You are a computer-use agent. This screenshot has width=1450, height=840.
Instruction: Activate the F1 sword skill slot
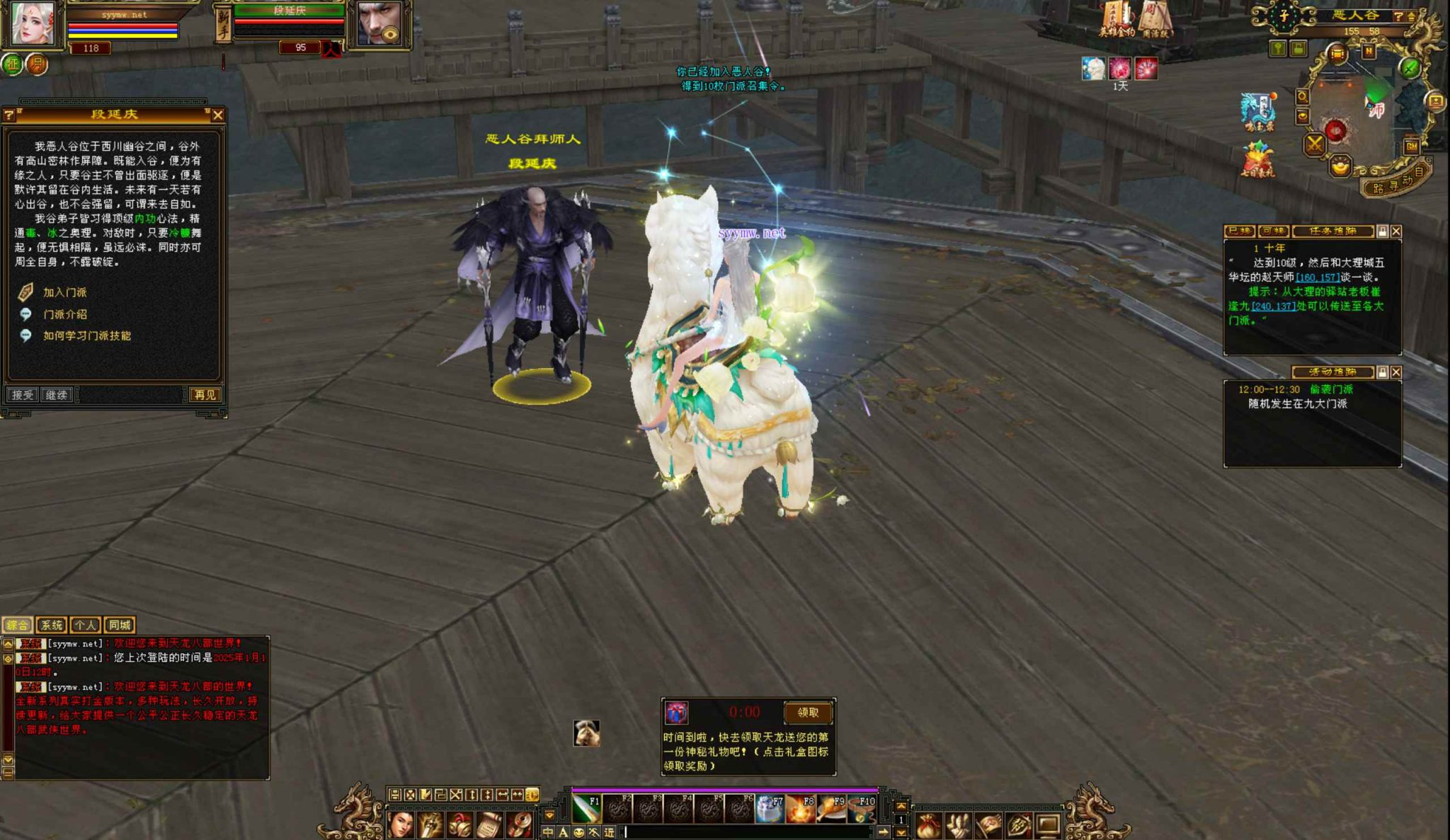click(586, 809)
